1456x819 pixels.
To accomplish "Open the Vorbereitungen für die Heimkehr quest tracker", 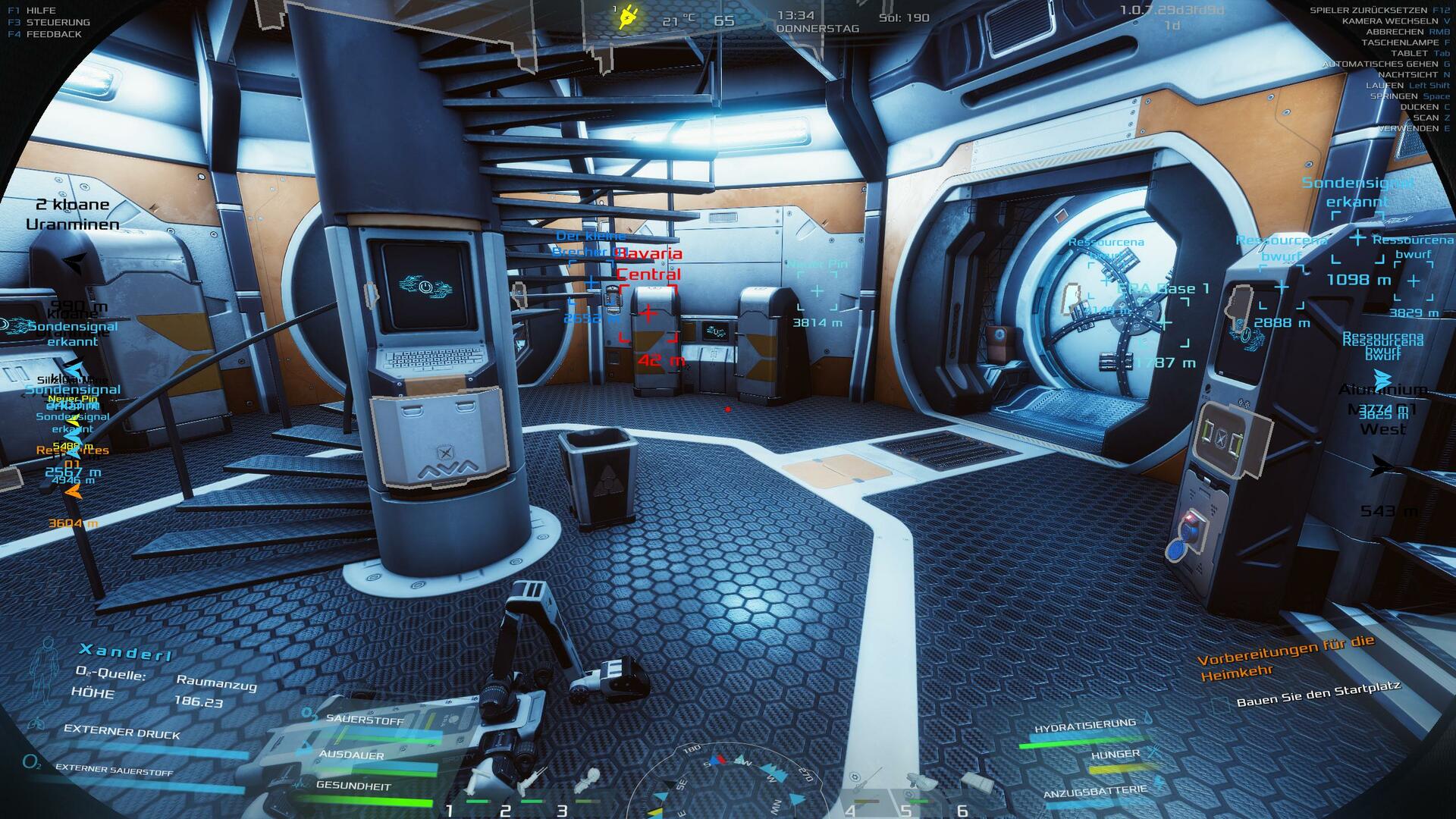I will (x=1287, y=657).
